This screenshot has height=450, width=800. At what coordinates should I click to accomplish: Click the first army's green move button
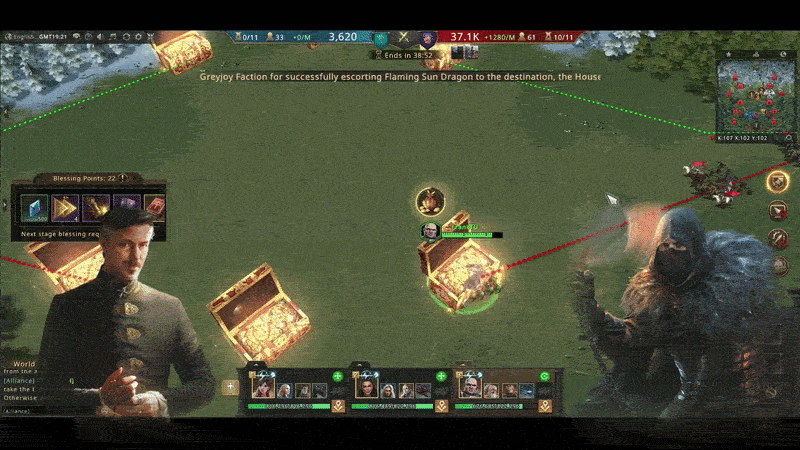337,377
